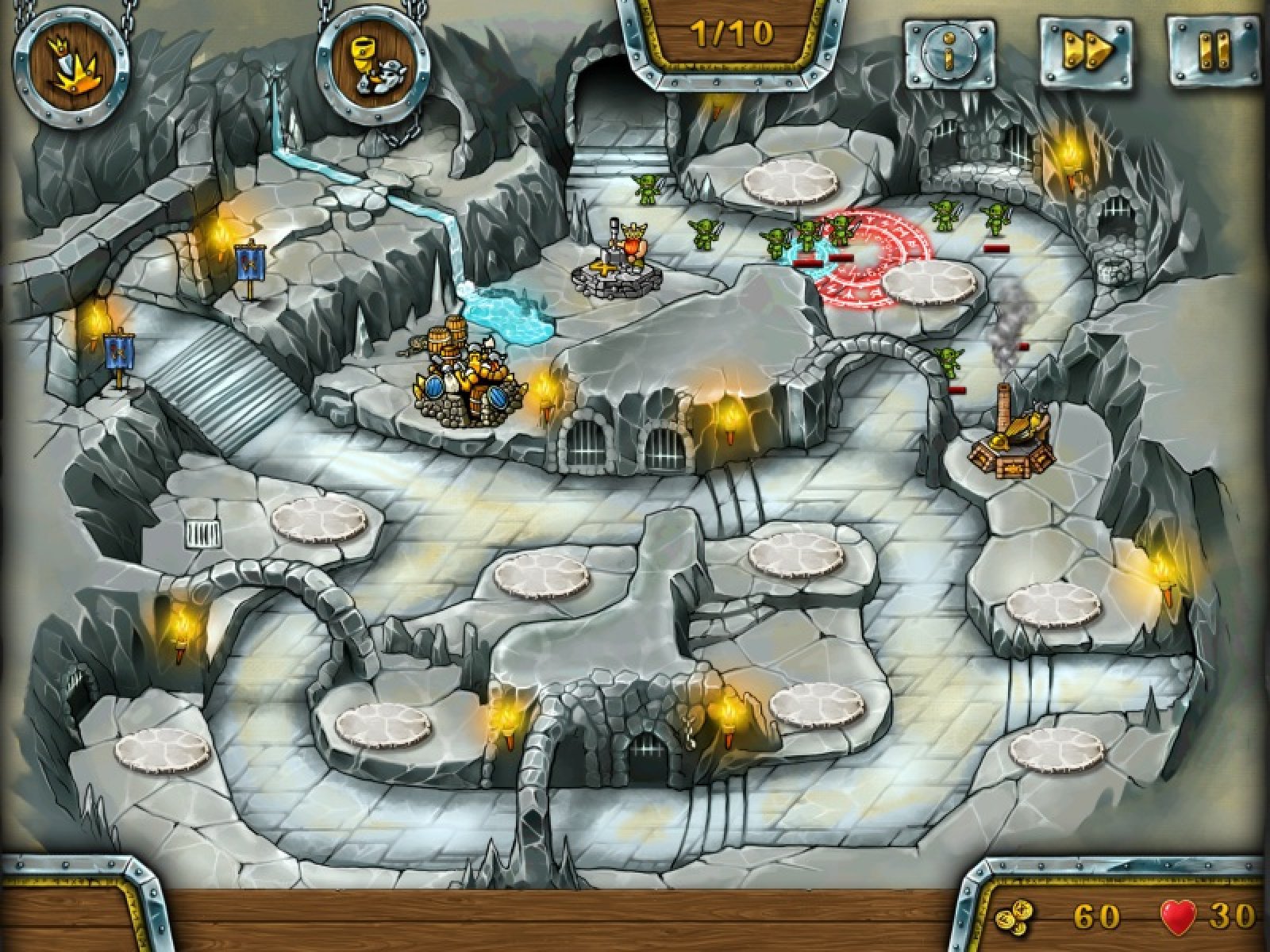Open the info panel button
Screen dimensions: 1270x952
[950, 52]
